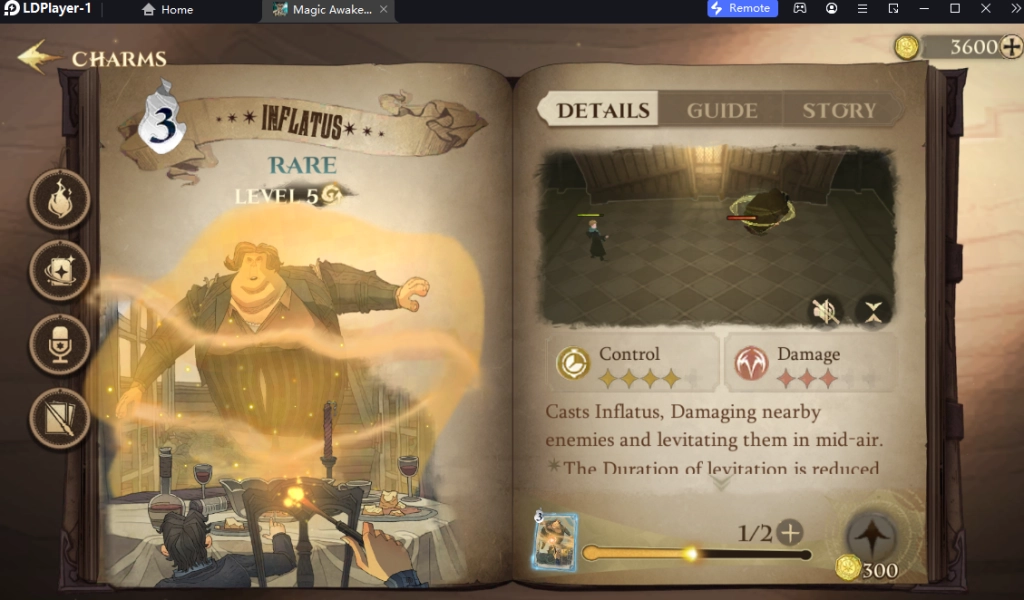Add more gold with the plus button

(1010, 46)
